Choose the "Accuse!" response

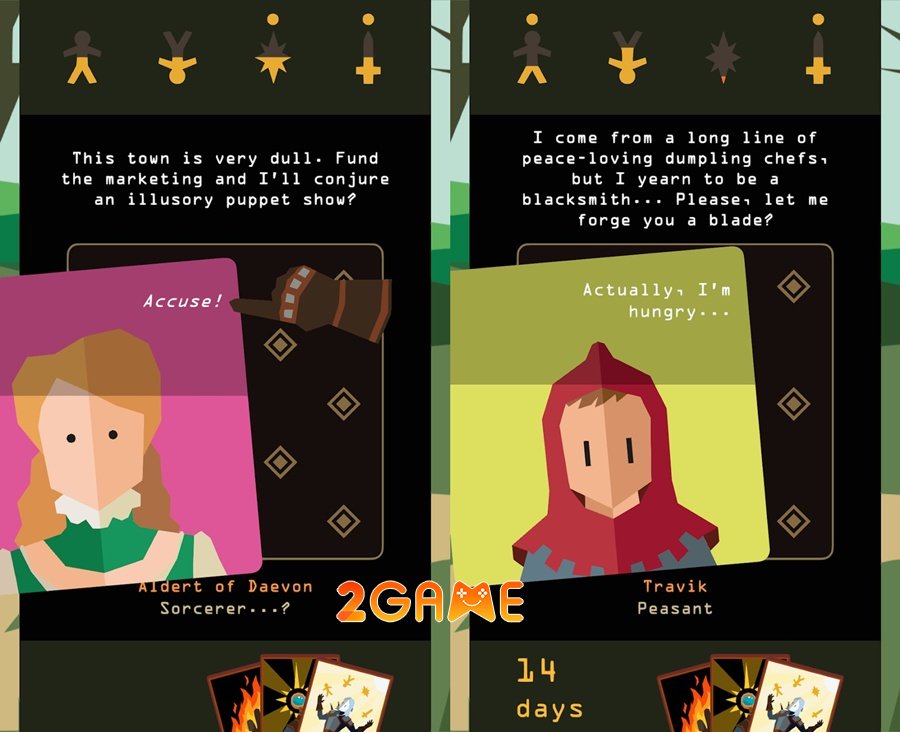pyautogui.click(x=182, y=300)
